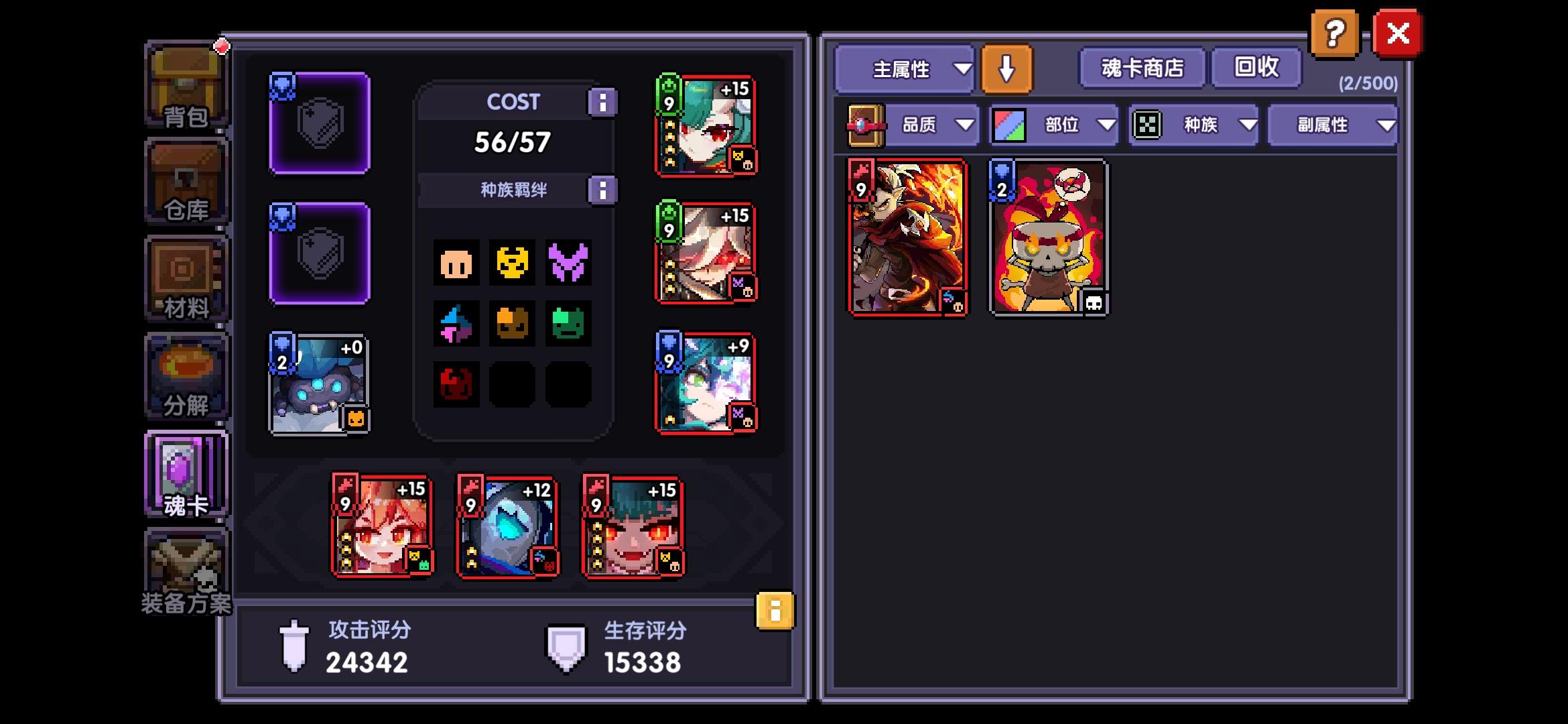Open the 种族羁绊 info tooltip

604,190
